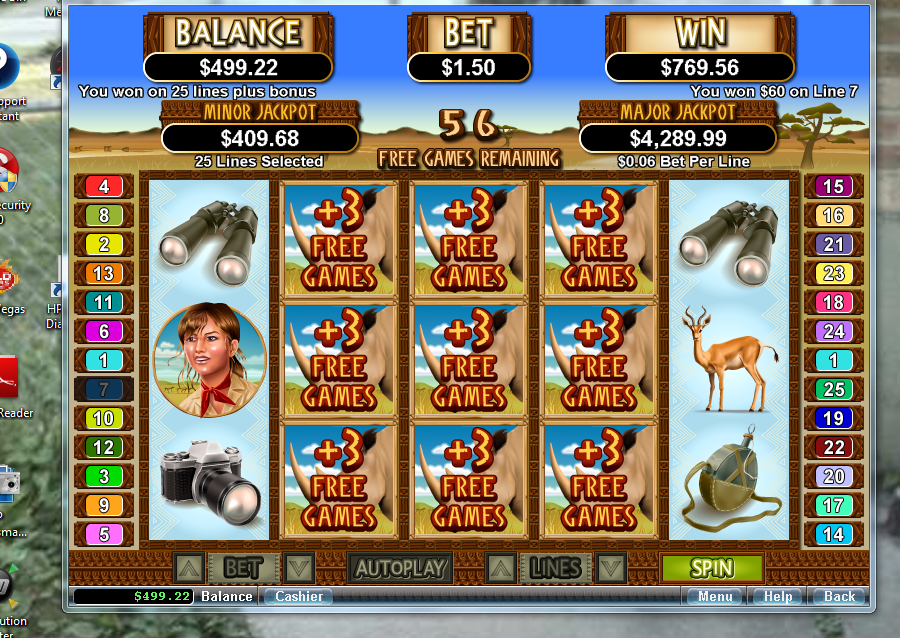Open the Cashier
Viewport: 900px width, 638px height.
tap(298, 596)
